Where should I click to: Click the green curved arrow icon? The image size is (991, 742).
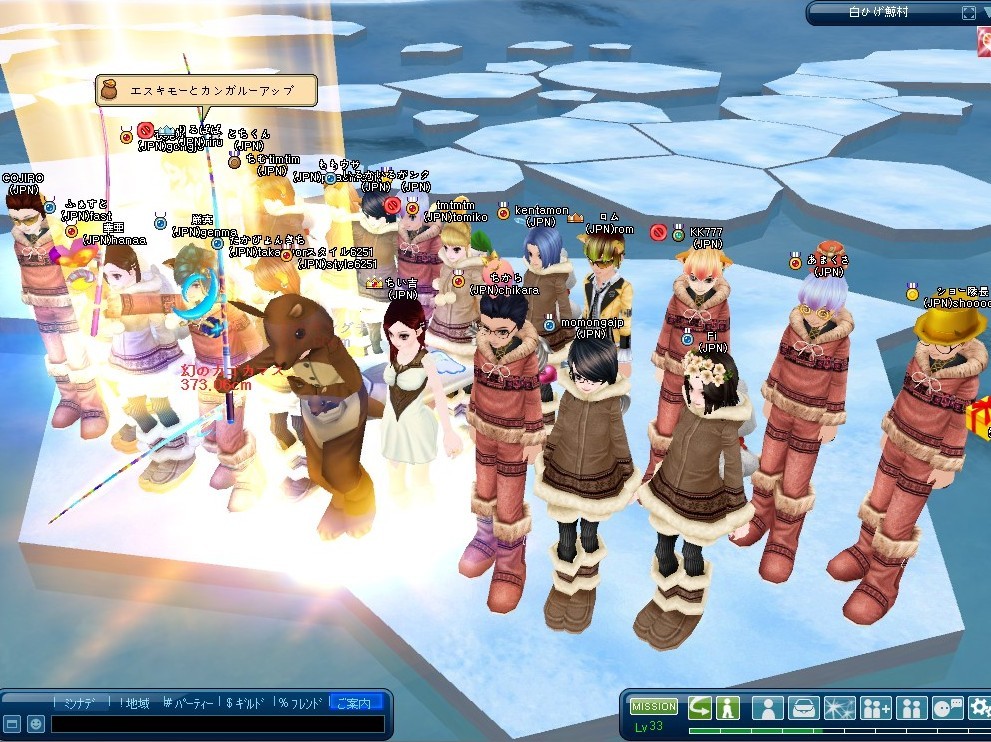point(699,708)
